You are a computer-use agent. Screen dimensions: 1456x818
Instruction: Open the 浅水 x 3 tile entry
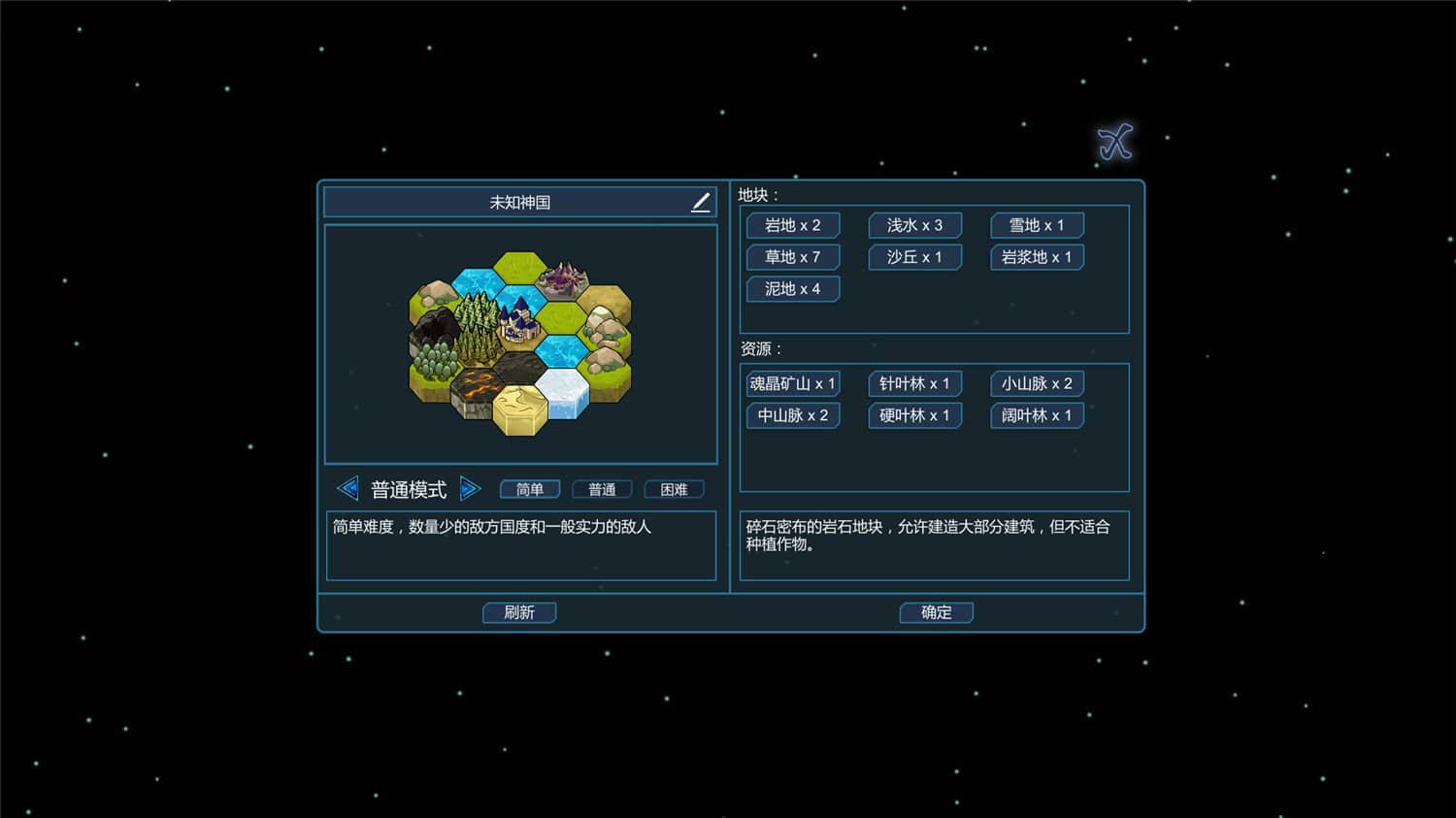(913, 225)
